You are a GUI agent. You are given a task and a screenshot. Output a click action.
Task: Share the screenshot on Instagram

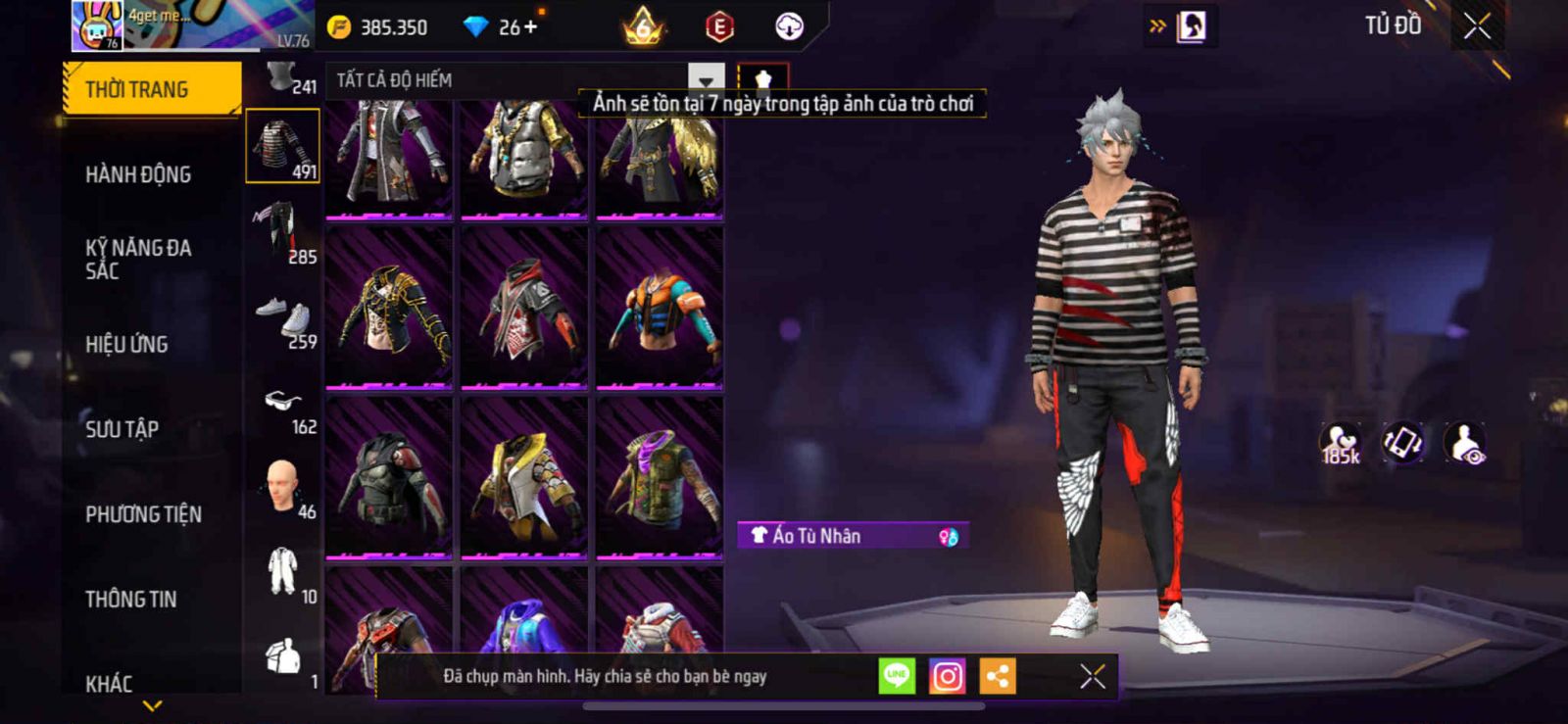pyautogui.click(x=947, y=676)
